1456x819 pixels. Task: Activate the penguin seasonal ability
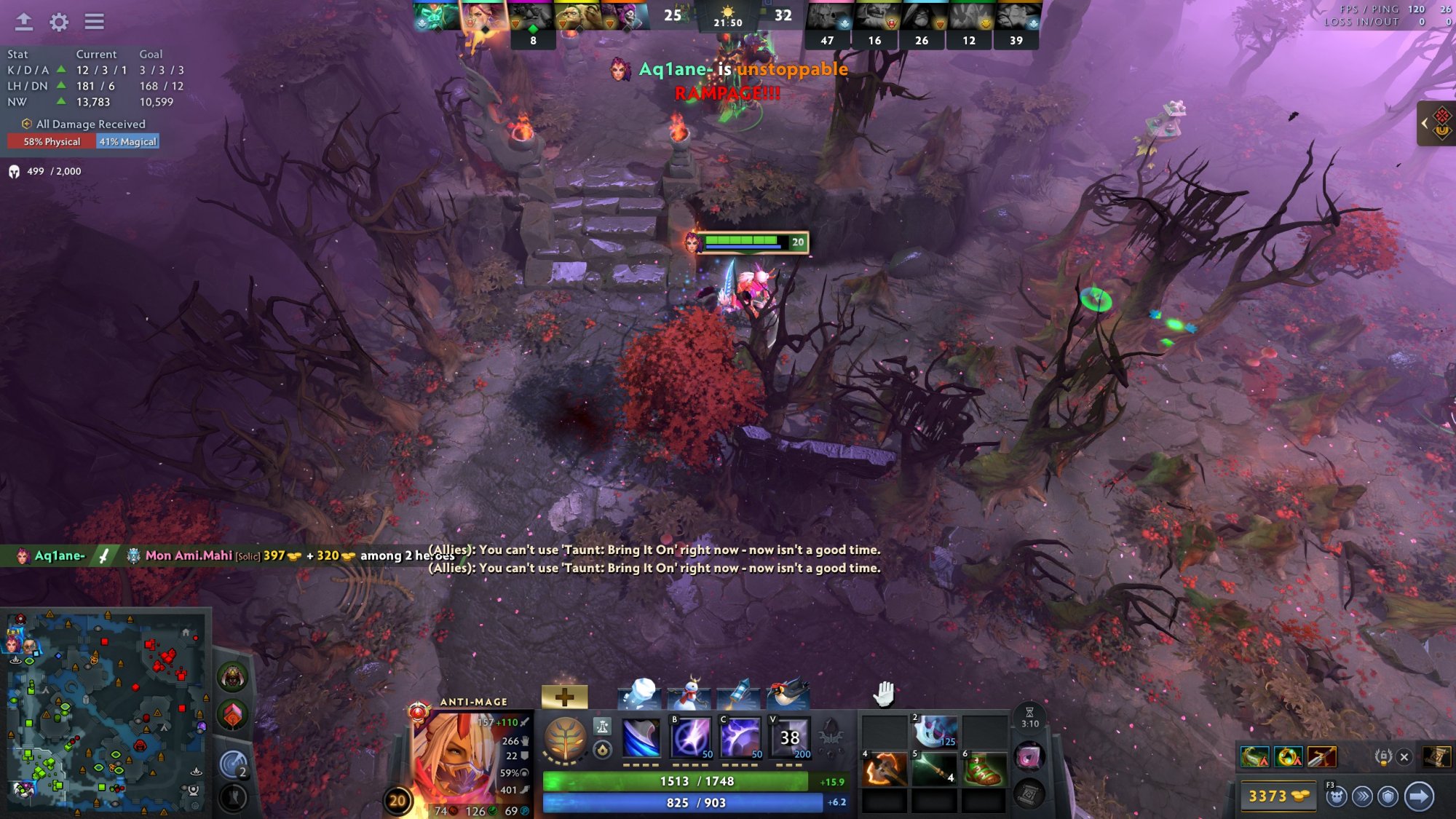(x=788, y=695)
